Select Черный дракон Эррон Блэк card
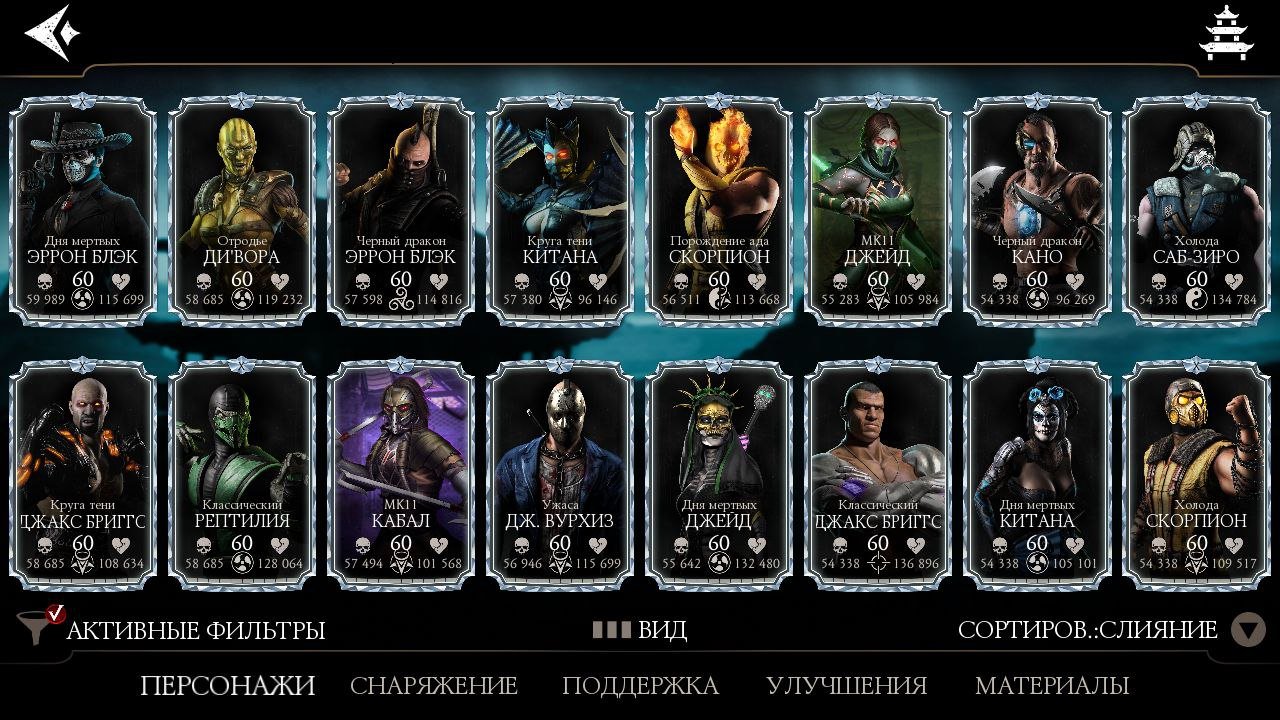1280x720 pixels. pyautogui.click(x=401, y=208)
